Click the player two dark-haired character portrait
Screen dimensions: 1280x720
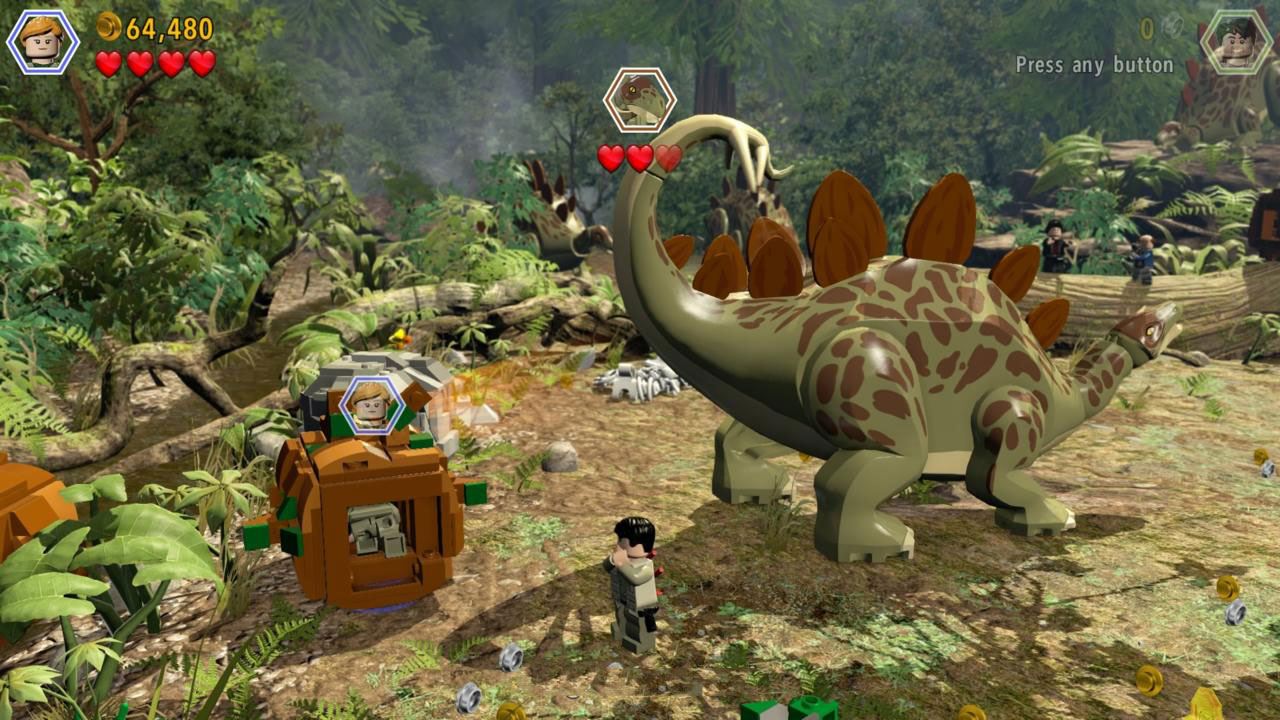(1237, 42)
